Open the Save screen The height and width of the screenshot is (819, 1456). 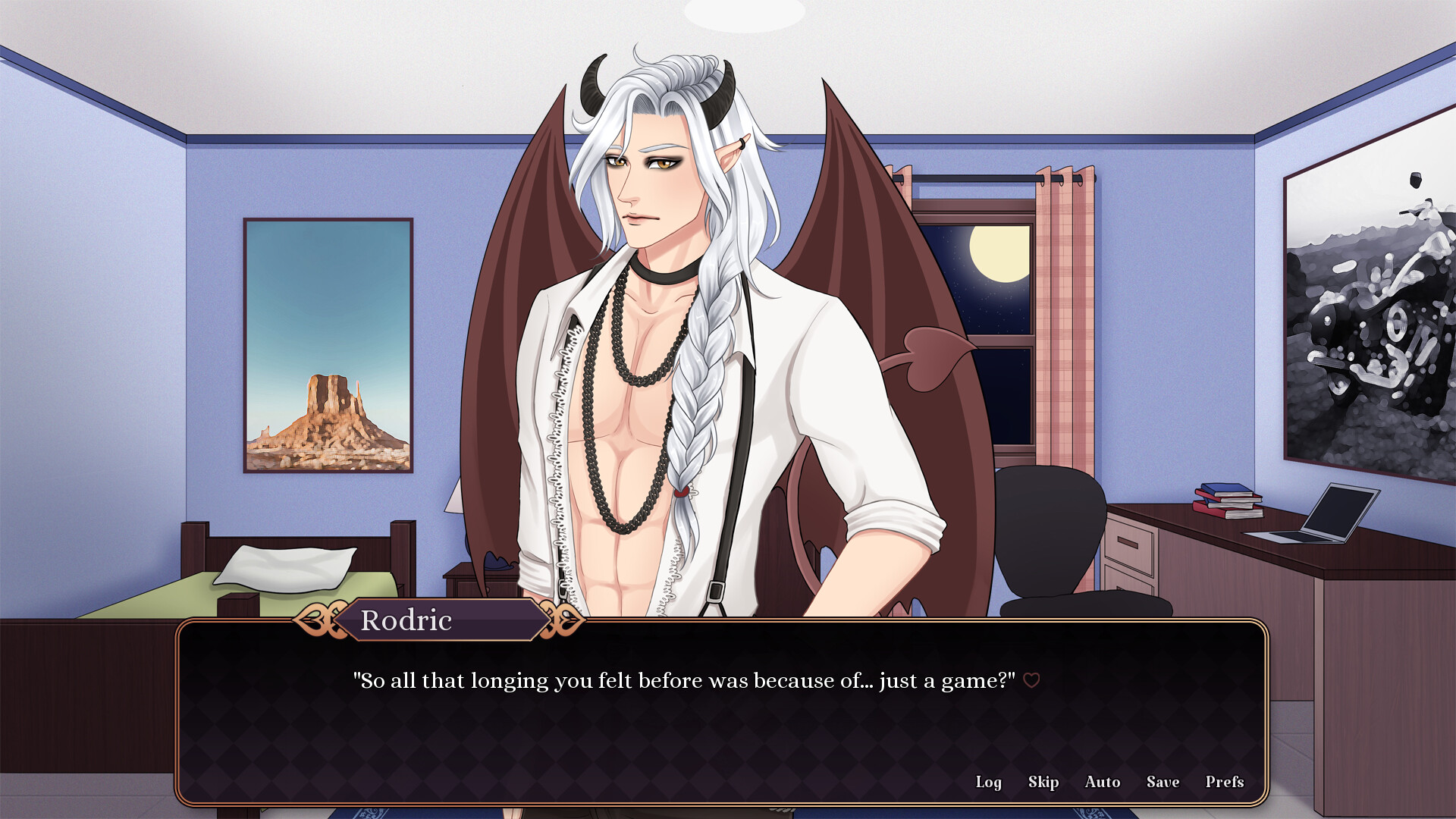(x=1163, y=782)
